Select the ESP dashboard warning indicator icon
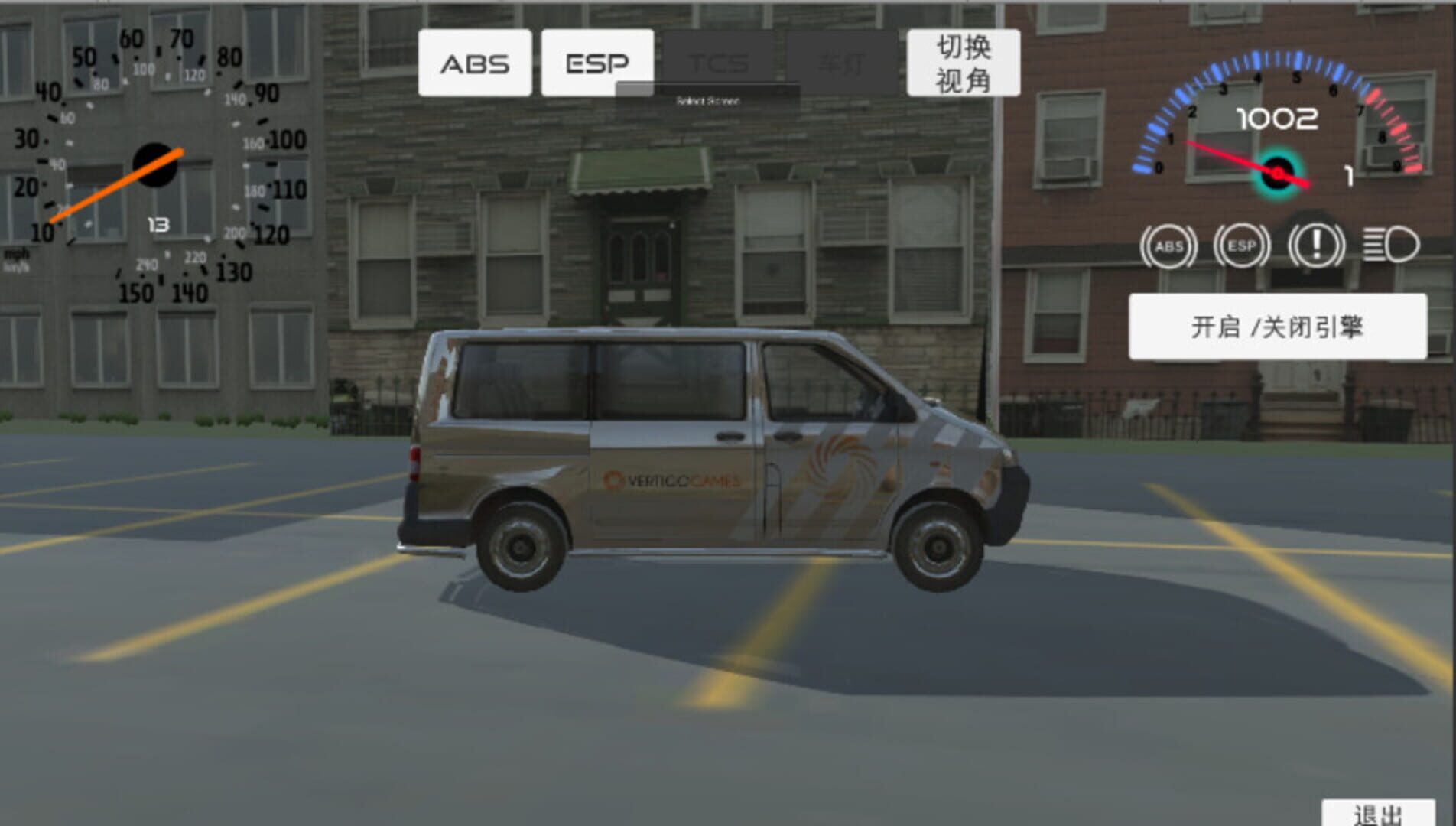 [x=1241, y=246]
